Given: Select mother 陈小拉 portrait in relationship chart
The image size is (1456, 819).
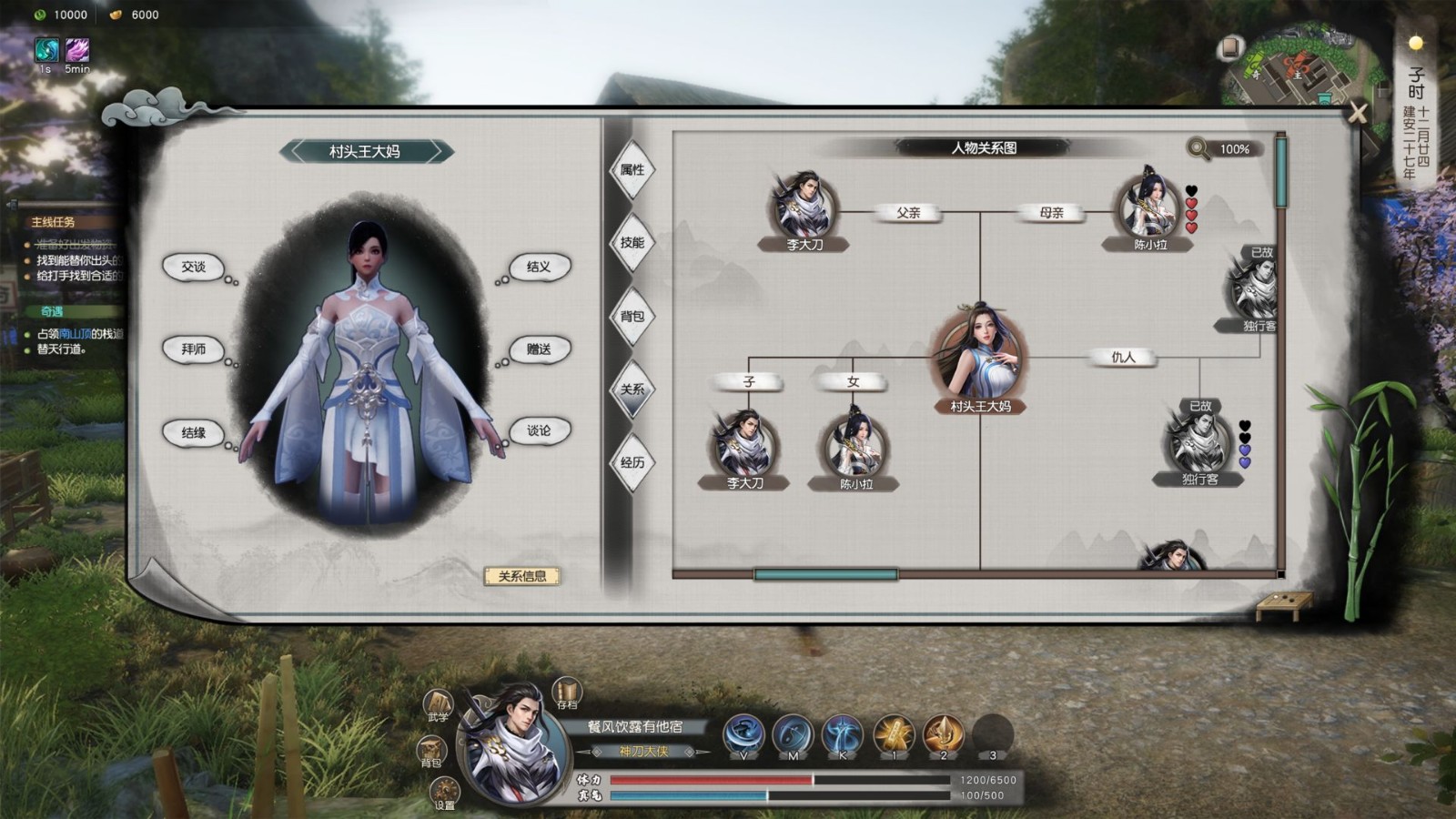Looking at the screenshot, I should click(x=1148, y=205).
